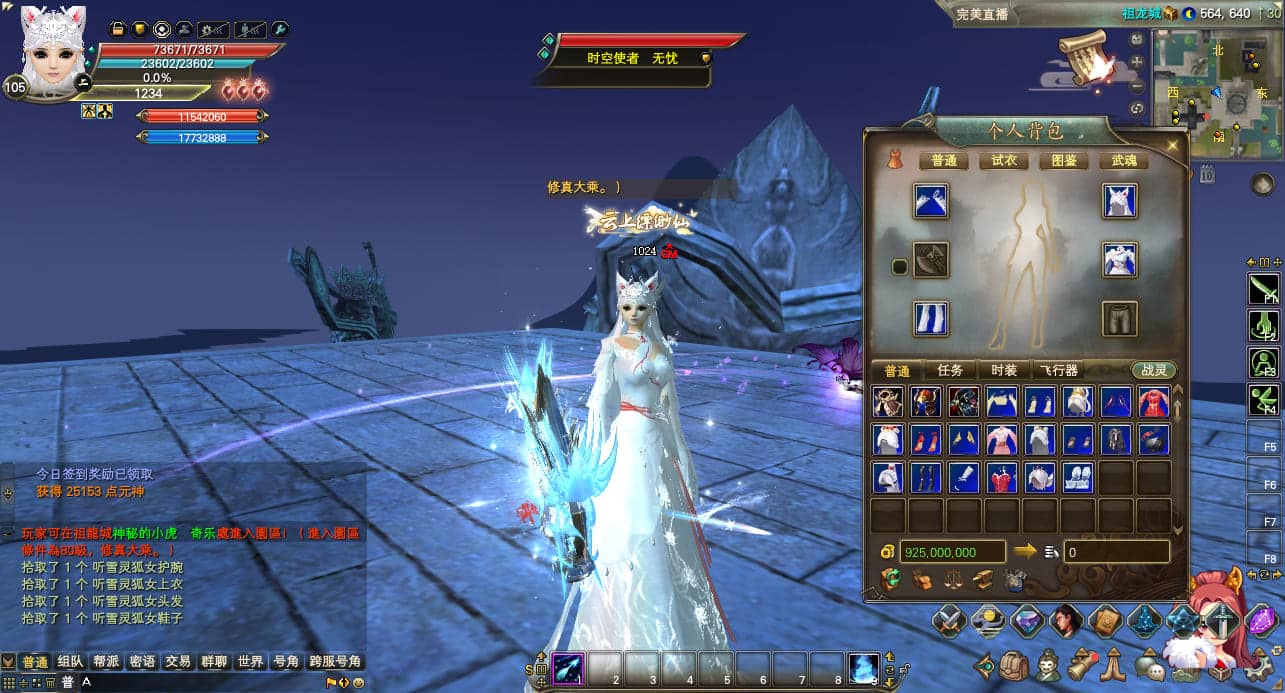The image size is (1285, 693).
Task: Click the 战灵 button in the inventory
Action: coord(1154,370)
